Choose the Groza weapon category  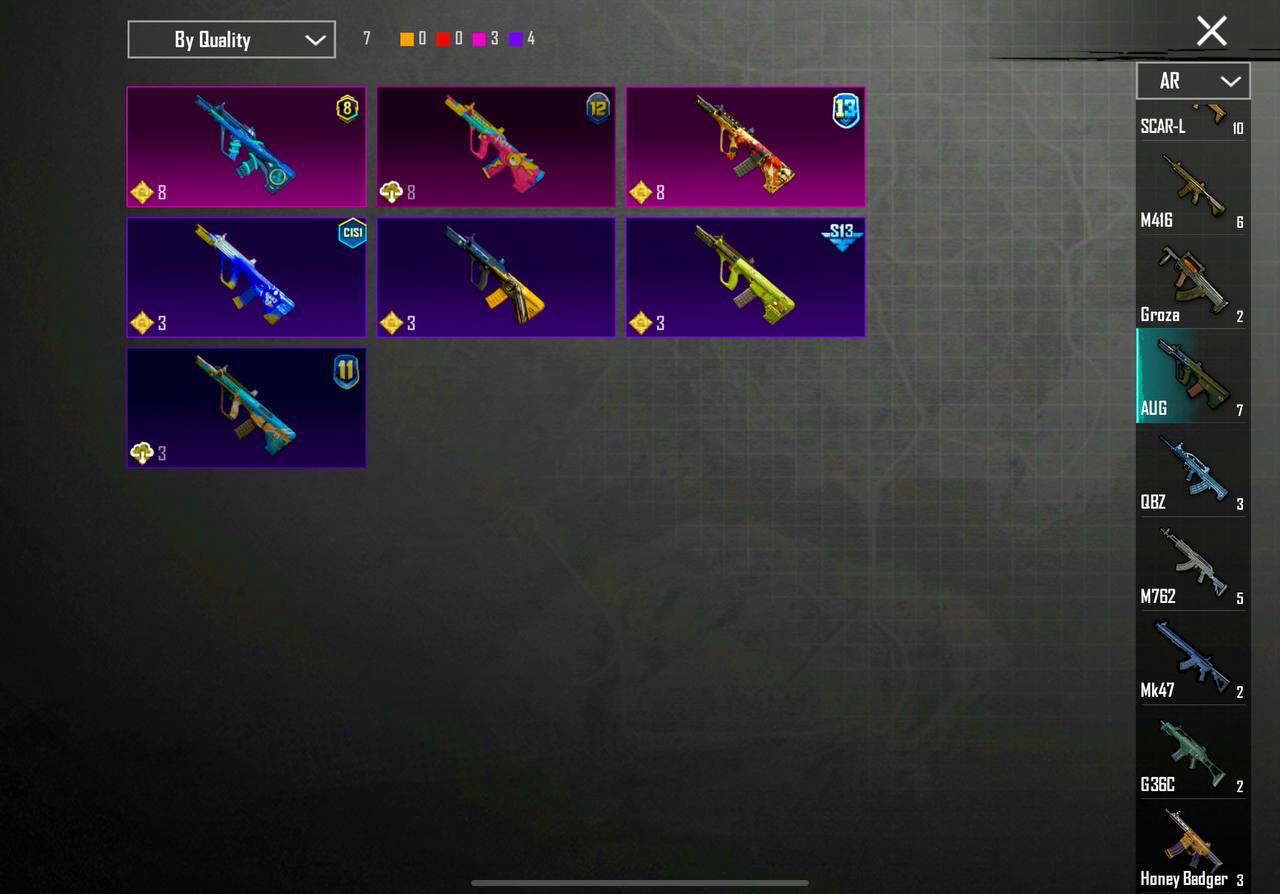1192,284
